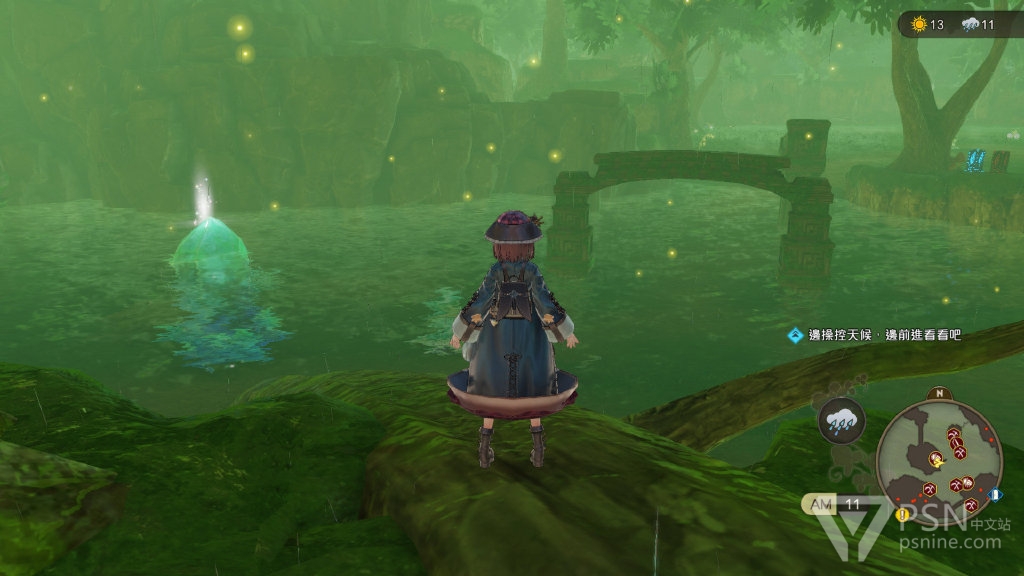Screen dimensions: 1024x576
Task: Select the sun weather icon in the top bar
Action: 918,24
